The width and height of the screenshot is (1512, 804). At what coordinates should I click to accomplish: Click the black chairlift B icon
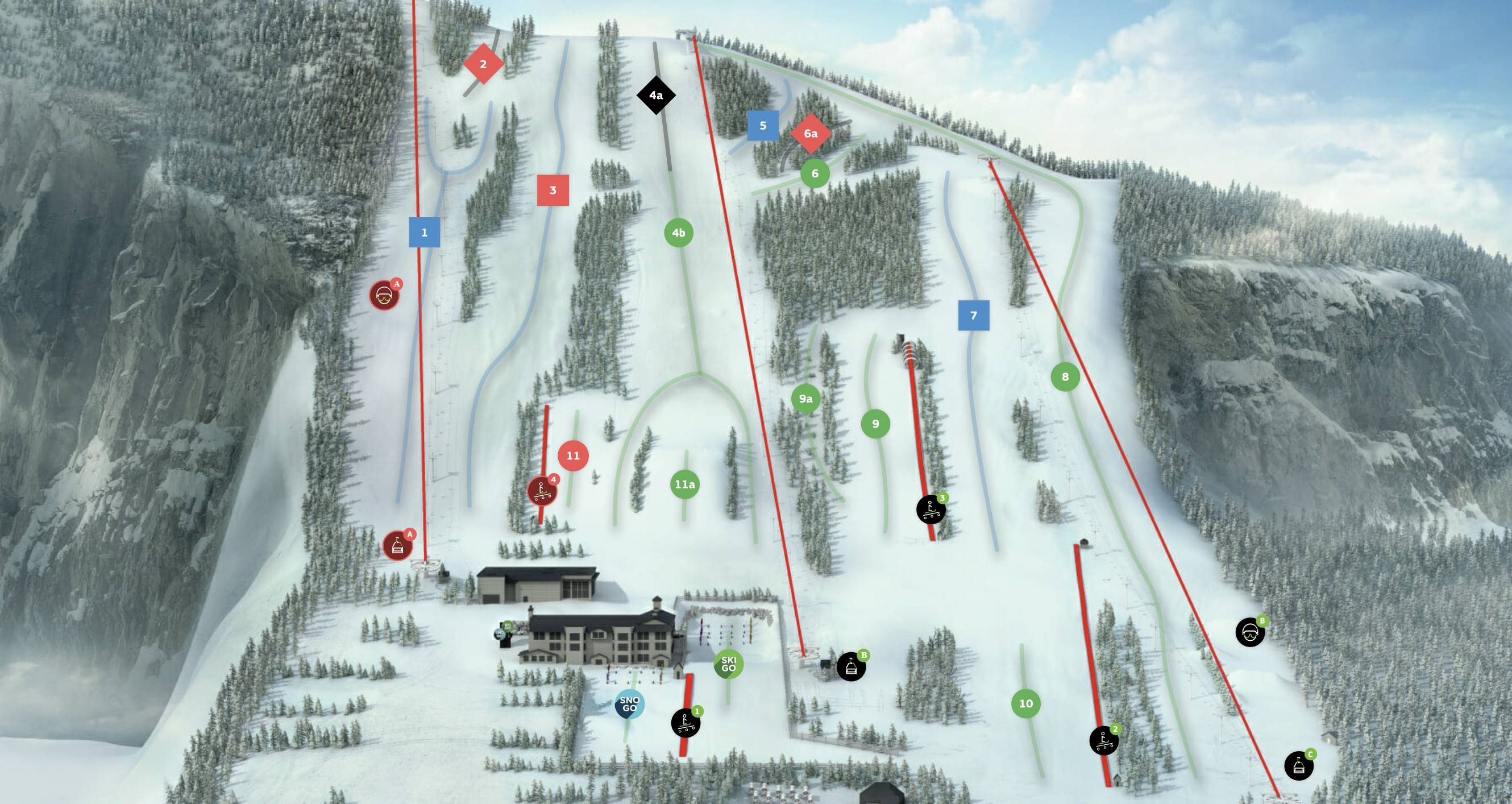coord(851,666)
